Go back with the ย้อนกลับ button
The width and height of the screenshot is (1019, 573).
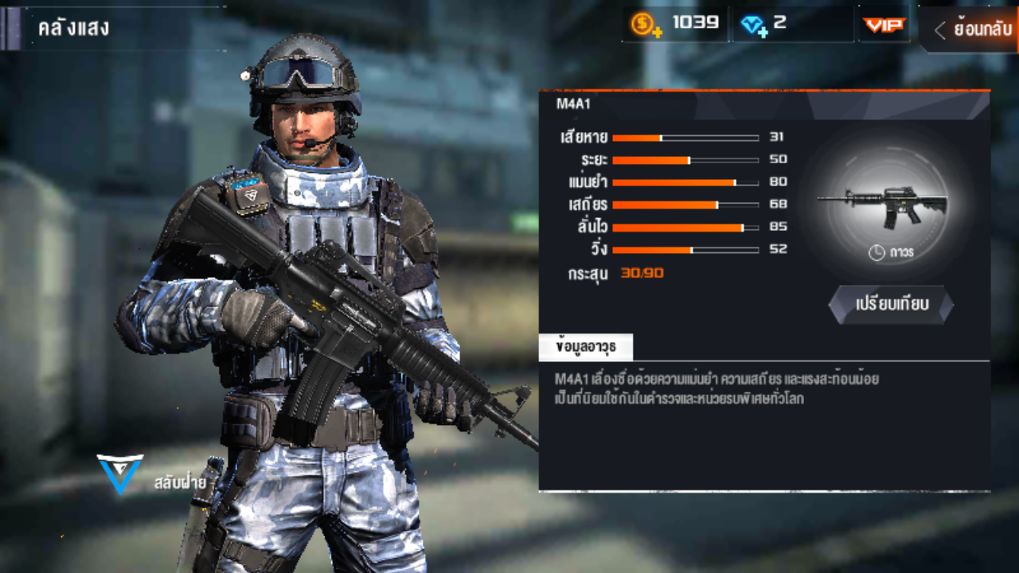tap(972, 29)
